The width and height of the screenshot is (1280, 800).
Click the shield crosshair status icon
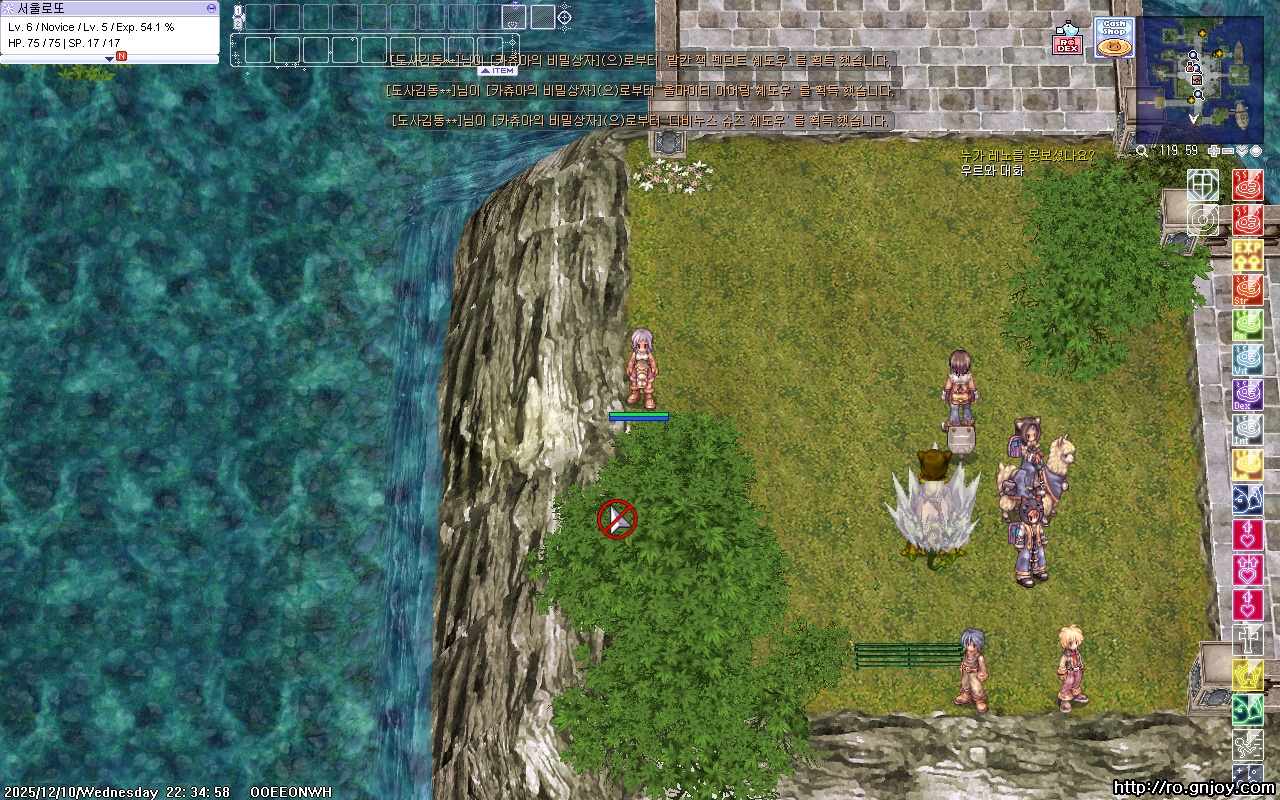click(x=1203, y=185)
